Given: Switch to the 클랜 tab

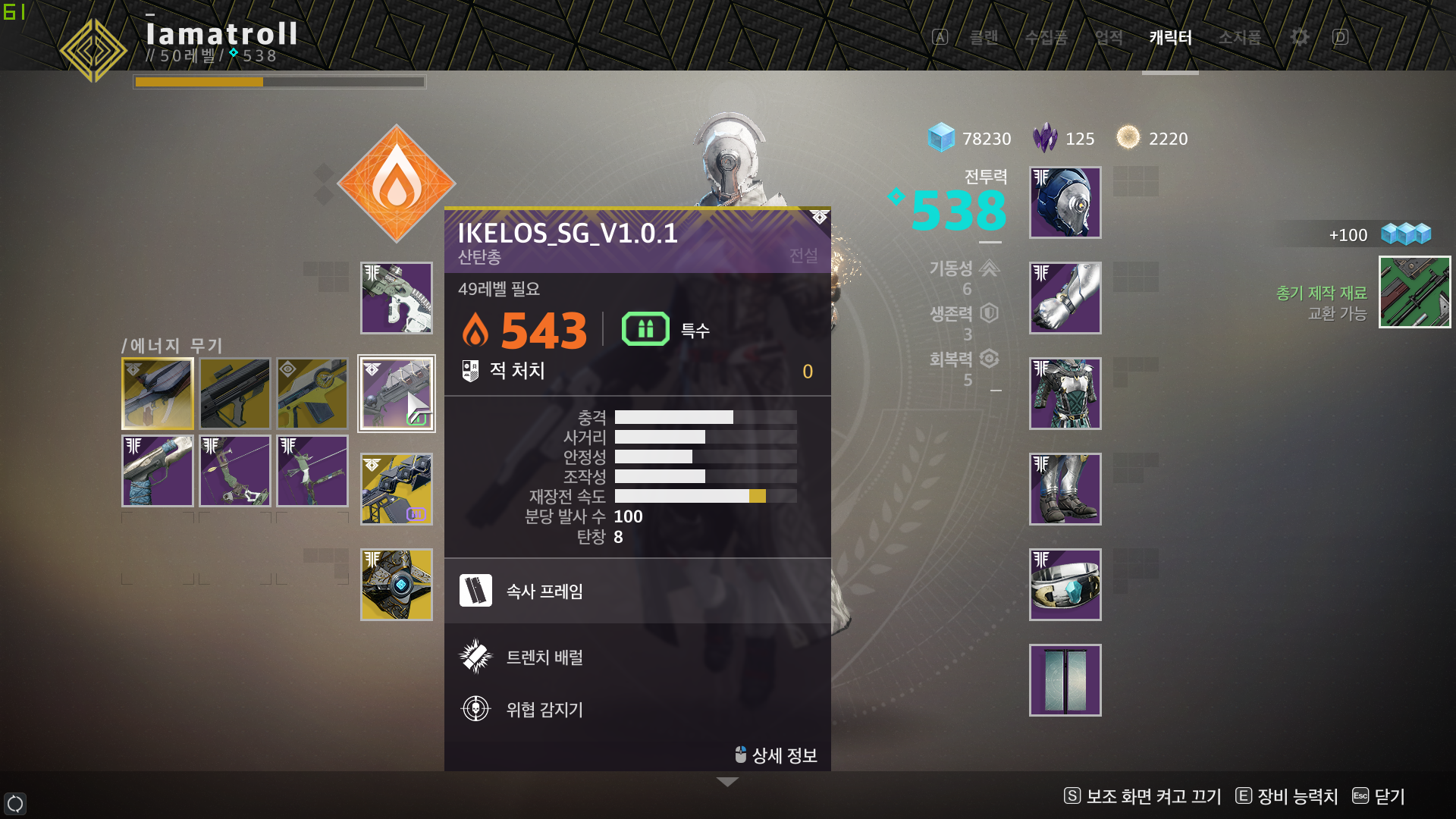Looking at the screenshot, I should (984, 37).
